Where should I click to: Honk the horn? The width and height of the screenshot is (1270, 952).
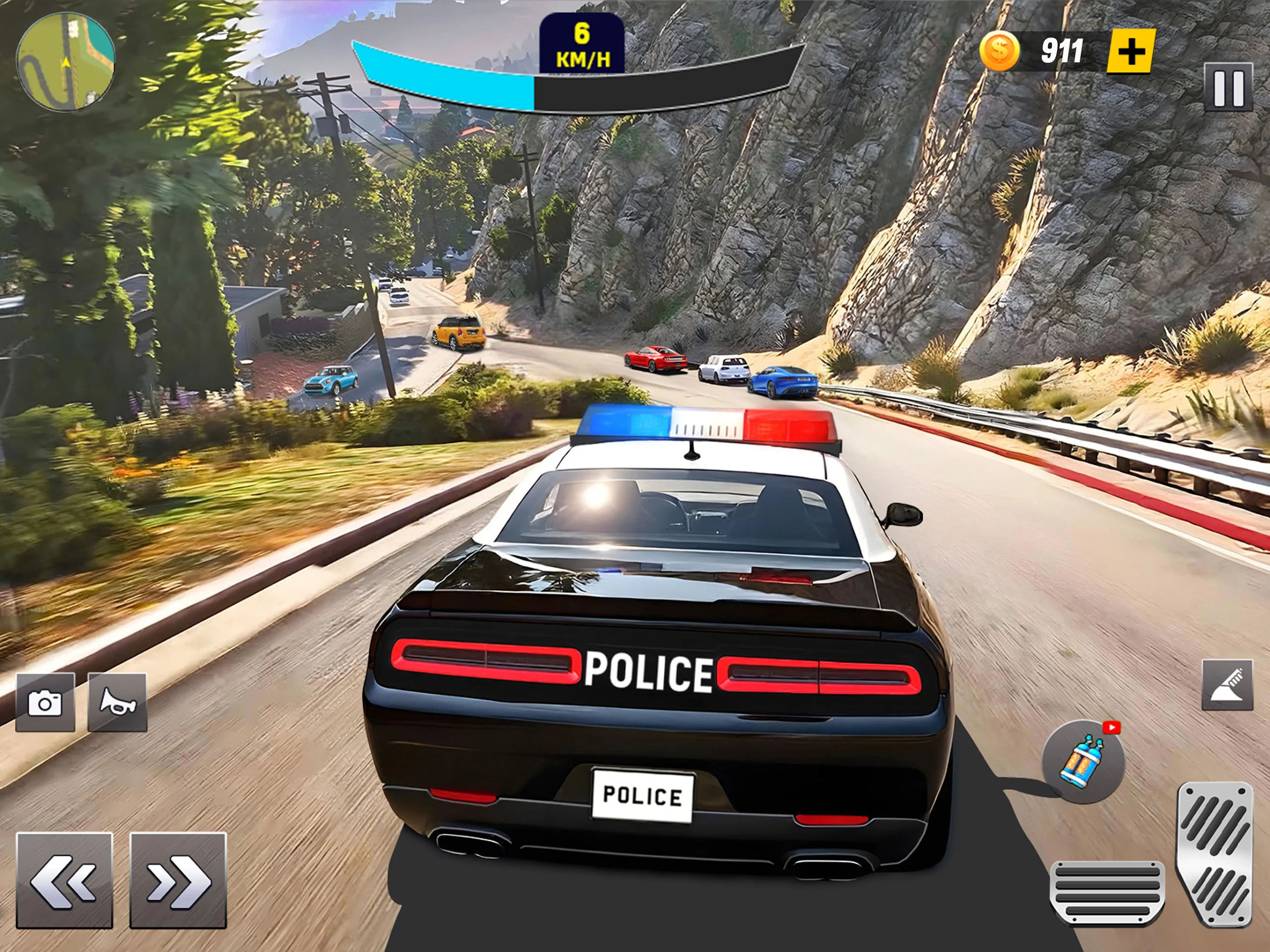coord(117,702)
